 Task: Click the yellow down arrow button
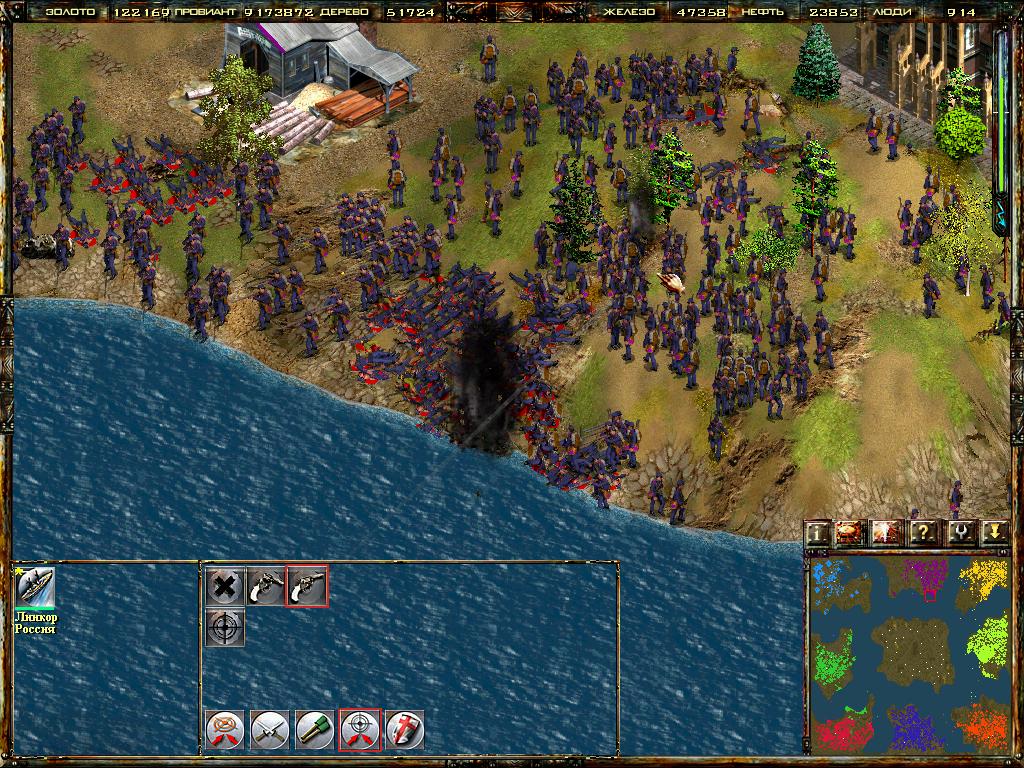click(993, 532)
